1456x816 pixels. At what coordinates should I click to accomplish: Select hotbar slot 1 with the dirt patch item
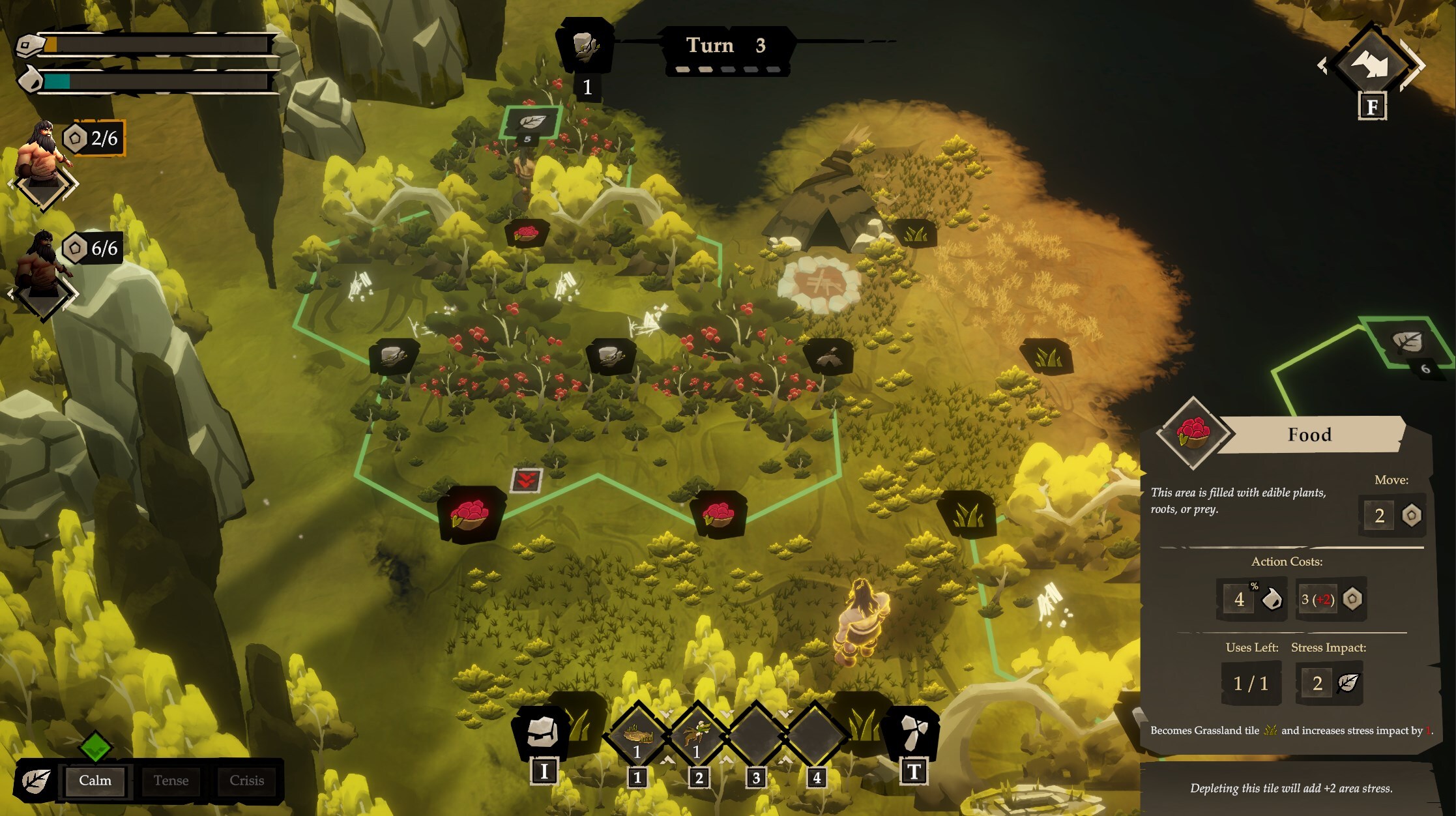[638, 736]
